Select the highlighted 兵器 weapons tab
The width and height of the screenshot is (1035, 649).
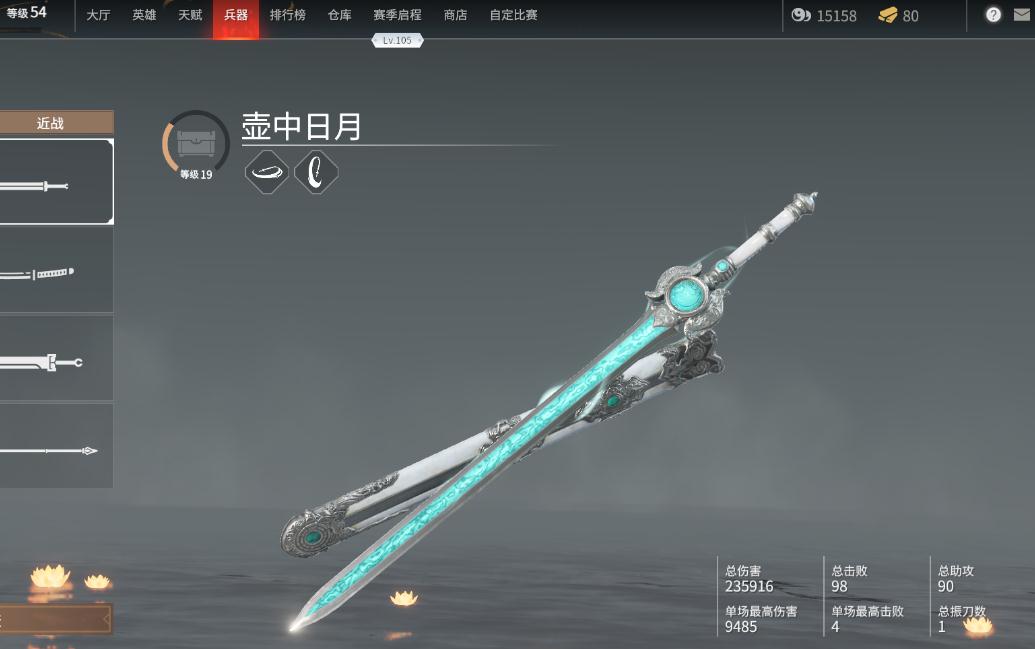(x=236, y=15)
